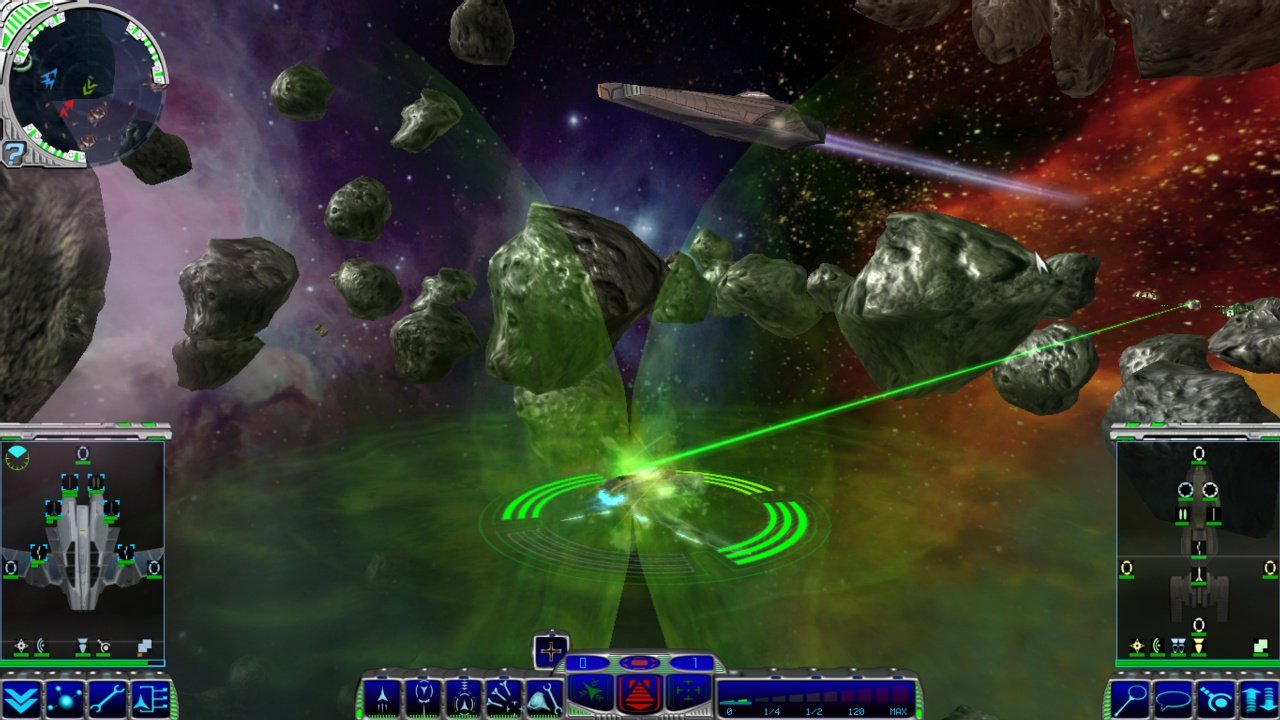Image resolution: width=1280 pixels, height=720 pixels.
Task: Click the wrench repair icon in bottom-left panel
Action: pos(107,695)
